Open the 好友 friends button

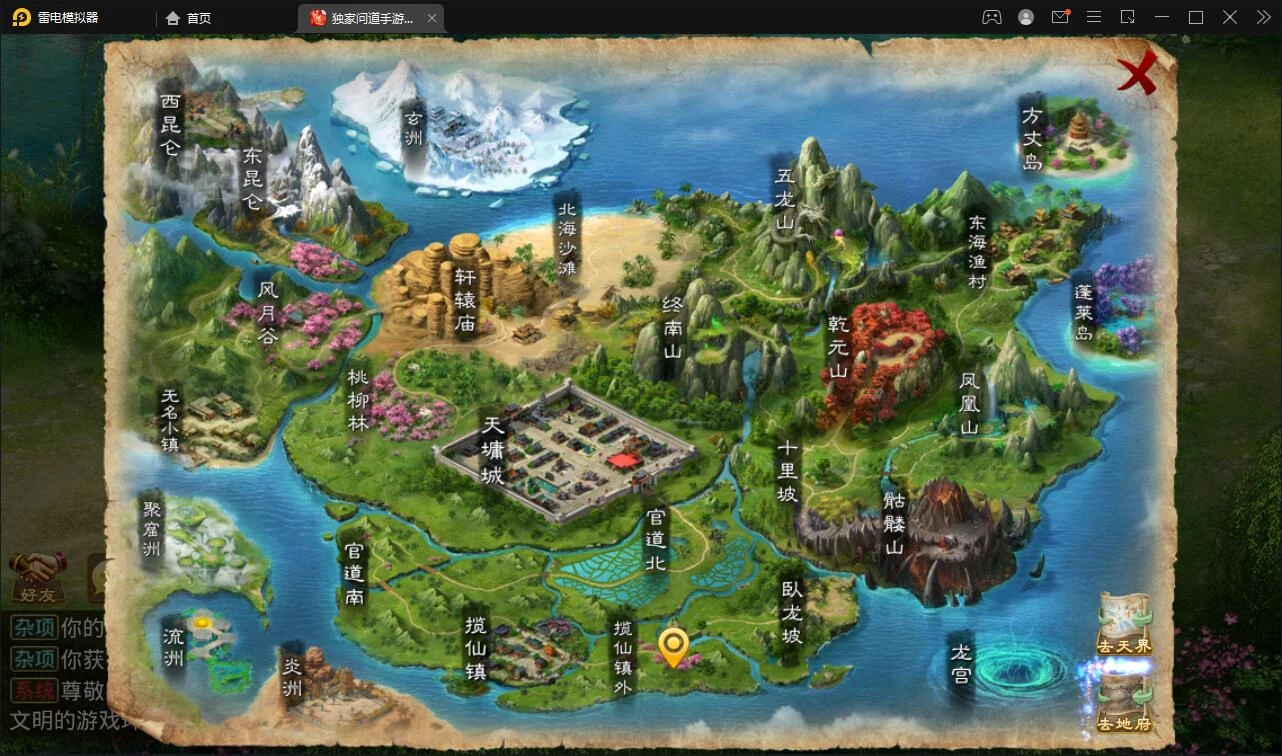pos(38,578)
